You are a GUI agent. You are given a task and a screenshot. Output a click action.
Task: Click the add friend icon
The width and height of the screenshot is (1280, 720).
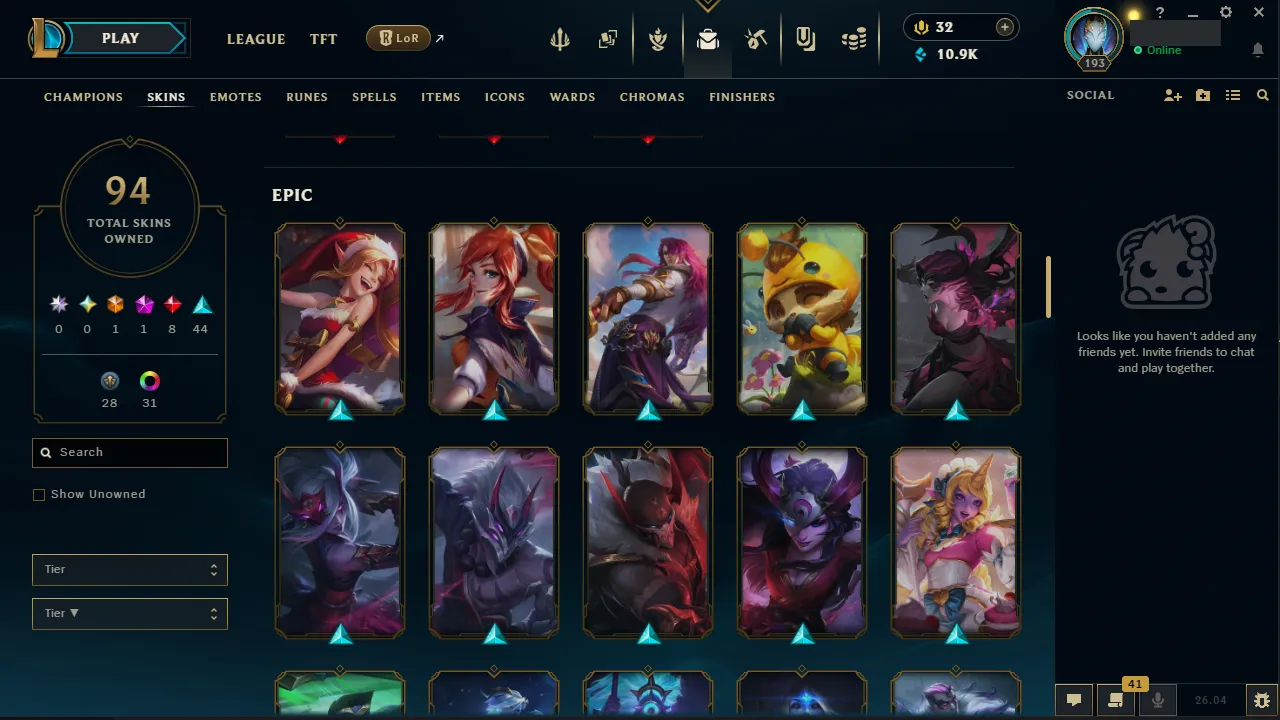(x=1172, y=95)
